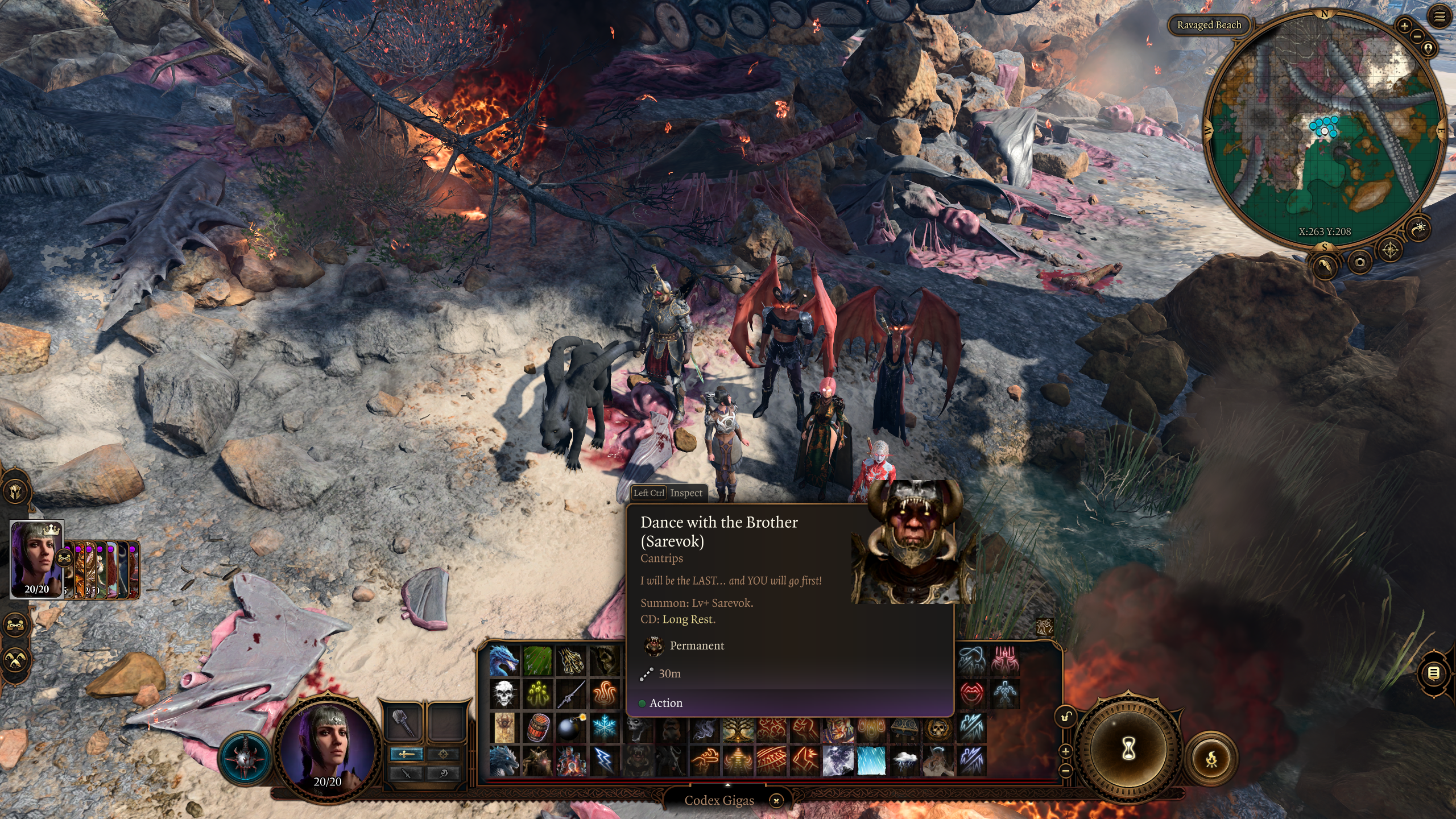Select the crowned party leader portrait
This screenshot has height=819, width=1456.
(37, 559)
